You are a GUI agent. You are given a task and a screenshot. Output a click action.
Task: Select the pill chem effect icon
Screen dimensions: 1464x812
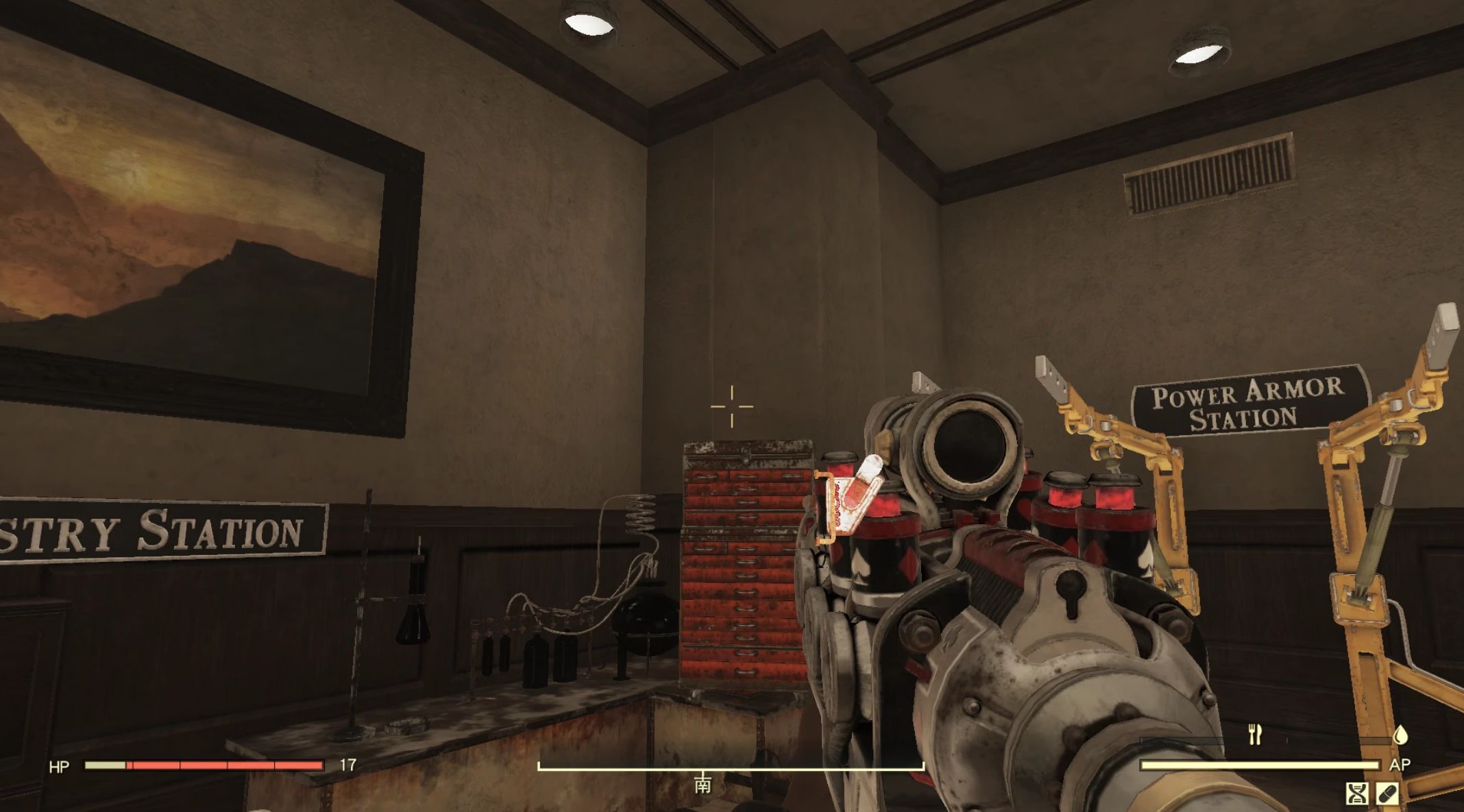click(x=1387, y=793)
